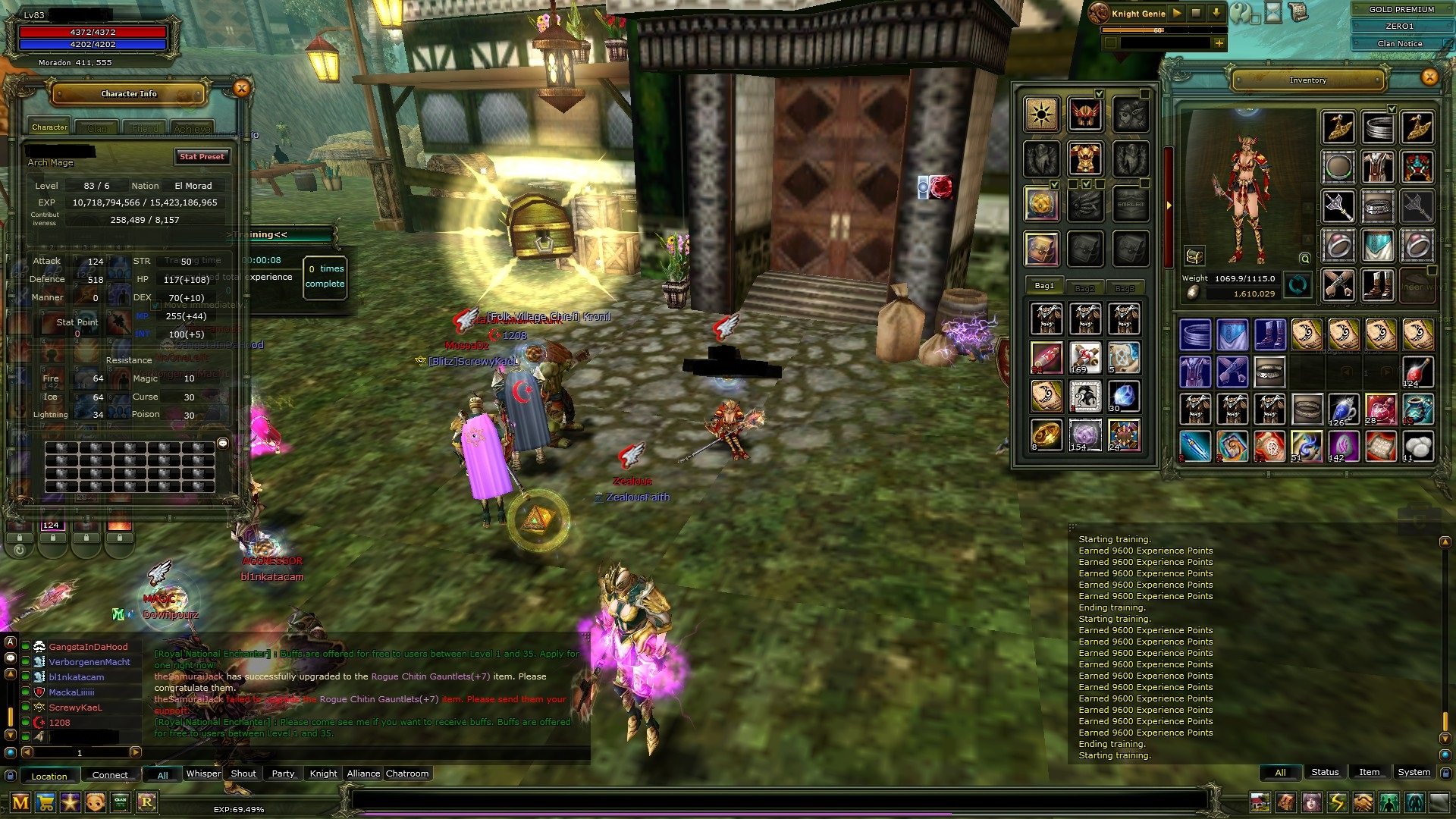This screenshot has width=1456, height=819.
Task: Click the M merchant icon bottom-left
Action: coord(20,802)
